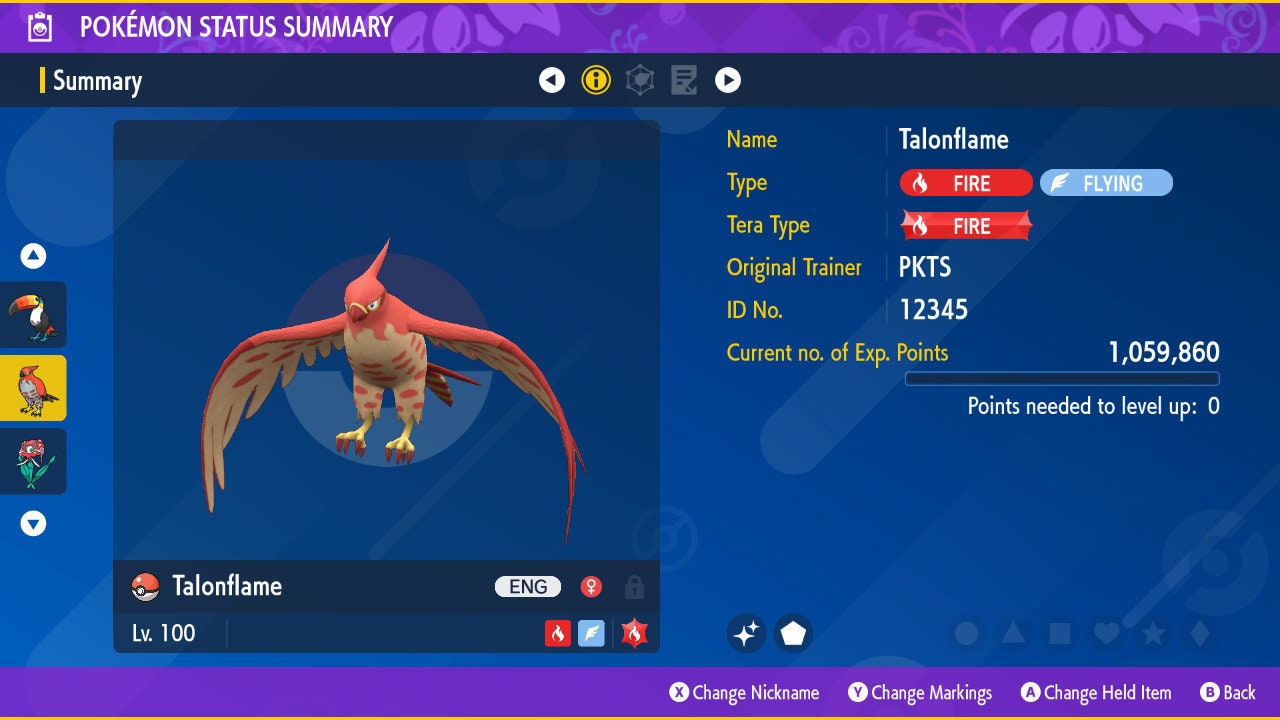This screenshot has height=720, width=1280.
Task: Choose the red flower Pokémon thumbnail
Action: 34,461
